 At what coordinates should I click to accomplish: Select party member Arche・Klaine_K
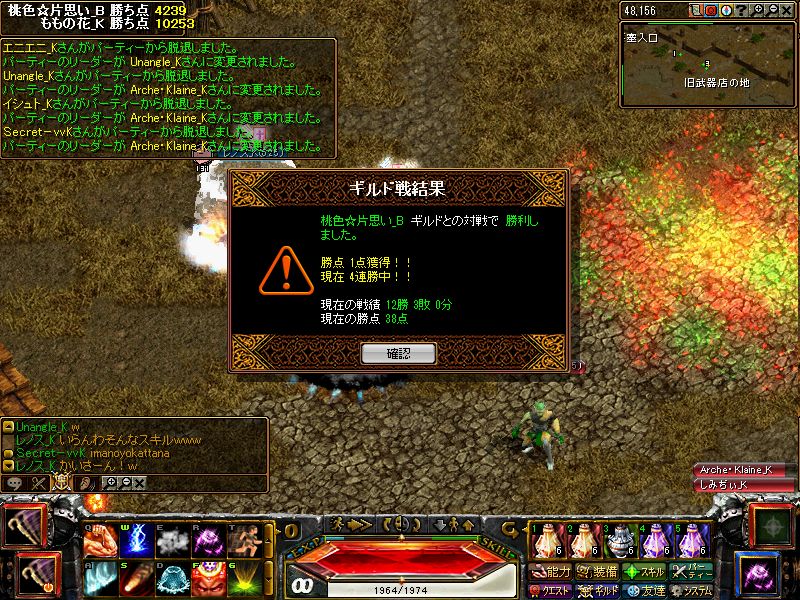pyautogui.click(x=735, y=470)
